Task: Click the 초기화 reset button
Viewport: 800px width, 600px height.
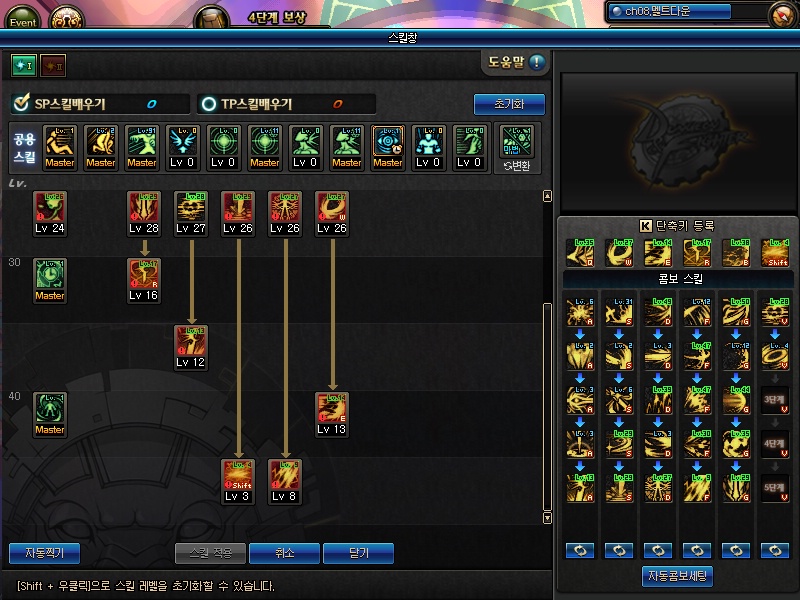Action: [x=509, y=104]
